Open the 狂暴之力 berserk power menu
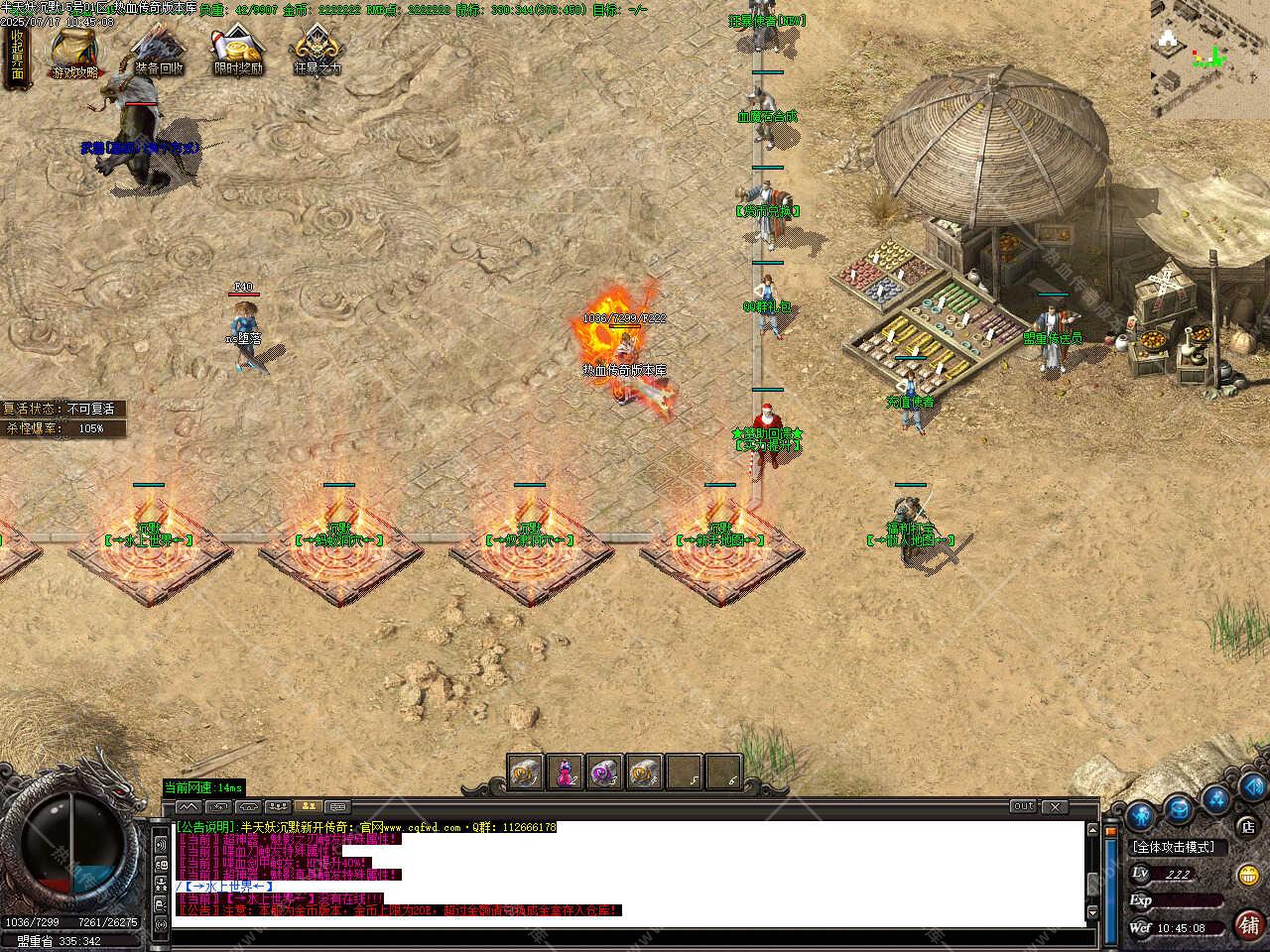The image size is (1270, 952). click(x=317, y=52)
